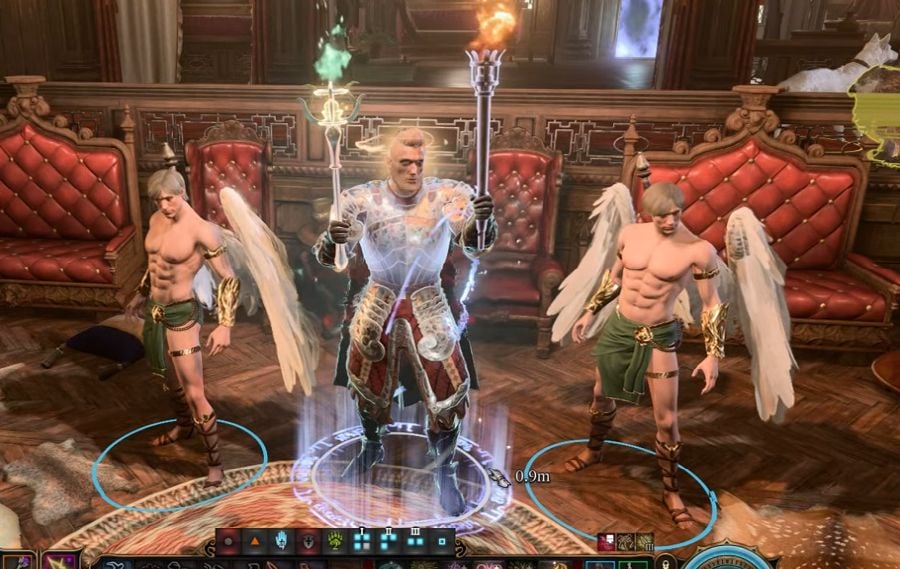Activate the green paw Wild Shape icon
Image resolution: width=900 pixels, height=569 pixels.
[334, 541]
